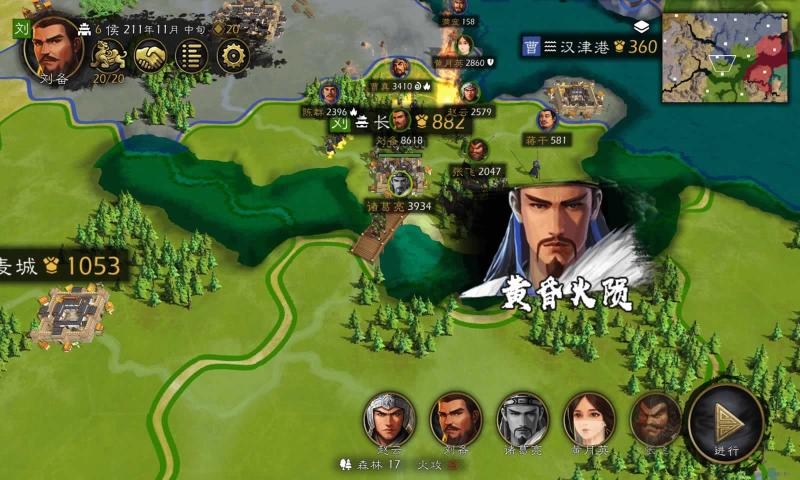Select the 麦城 city label

pyautogui.click(x=60, y=266)
